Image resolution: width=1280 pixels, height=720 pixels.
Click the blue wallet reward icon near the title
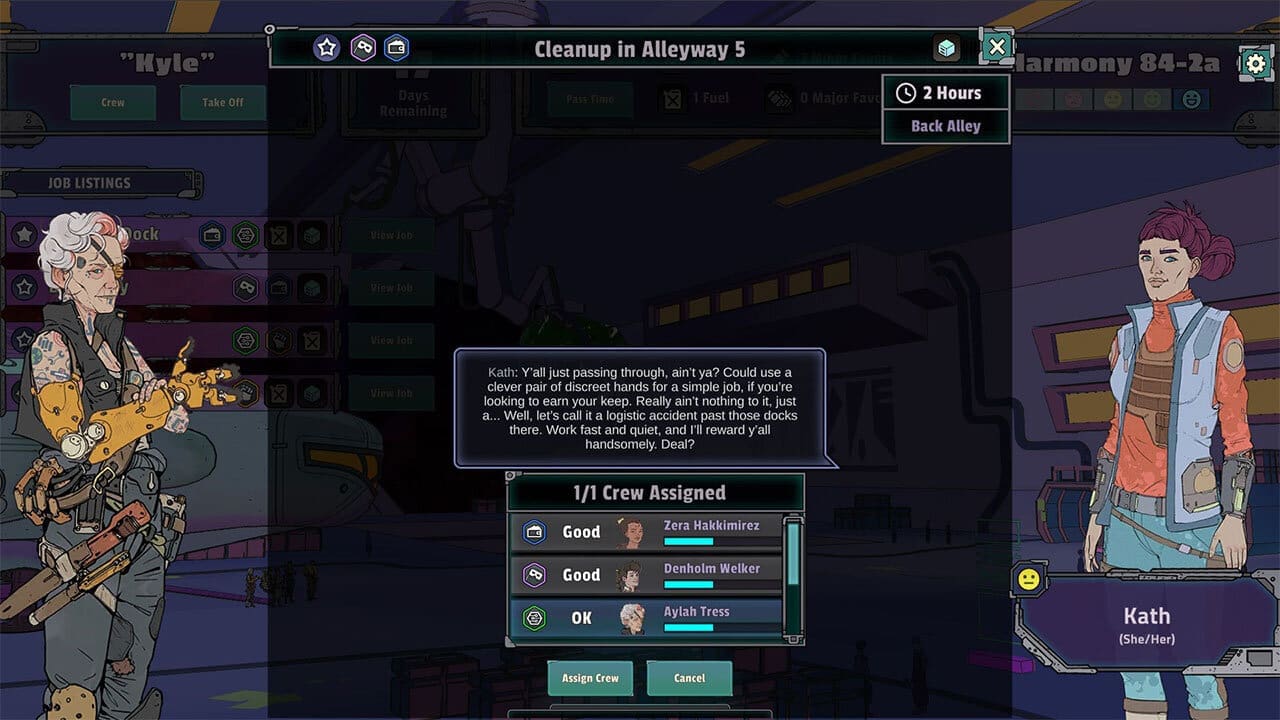click(x=395, y=48)
